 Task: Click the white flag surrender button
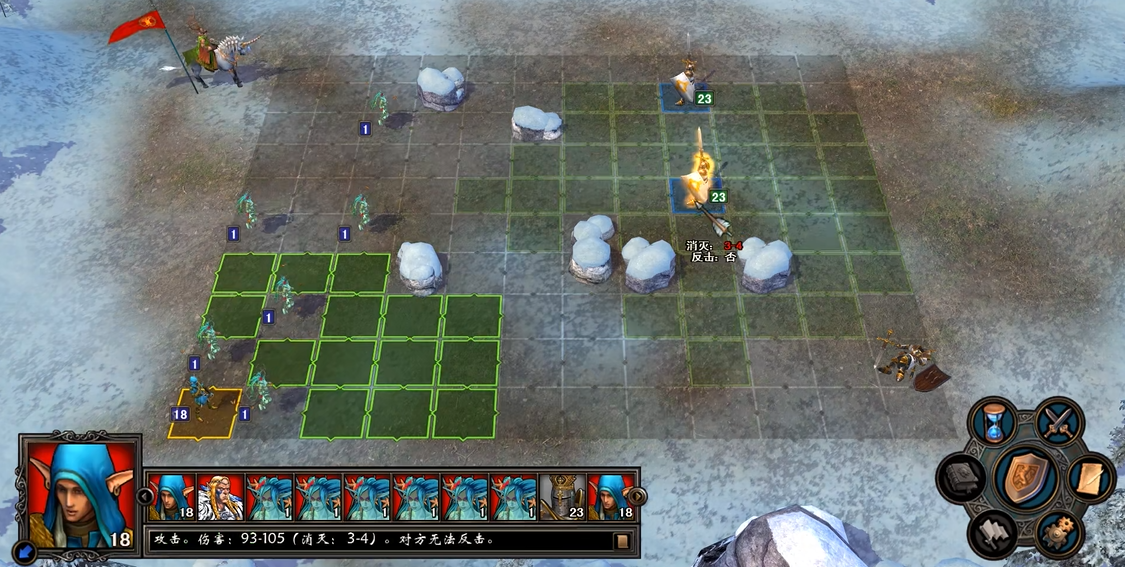click(993, 532)
